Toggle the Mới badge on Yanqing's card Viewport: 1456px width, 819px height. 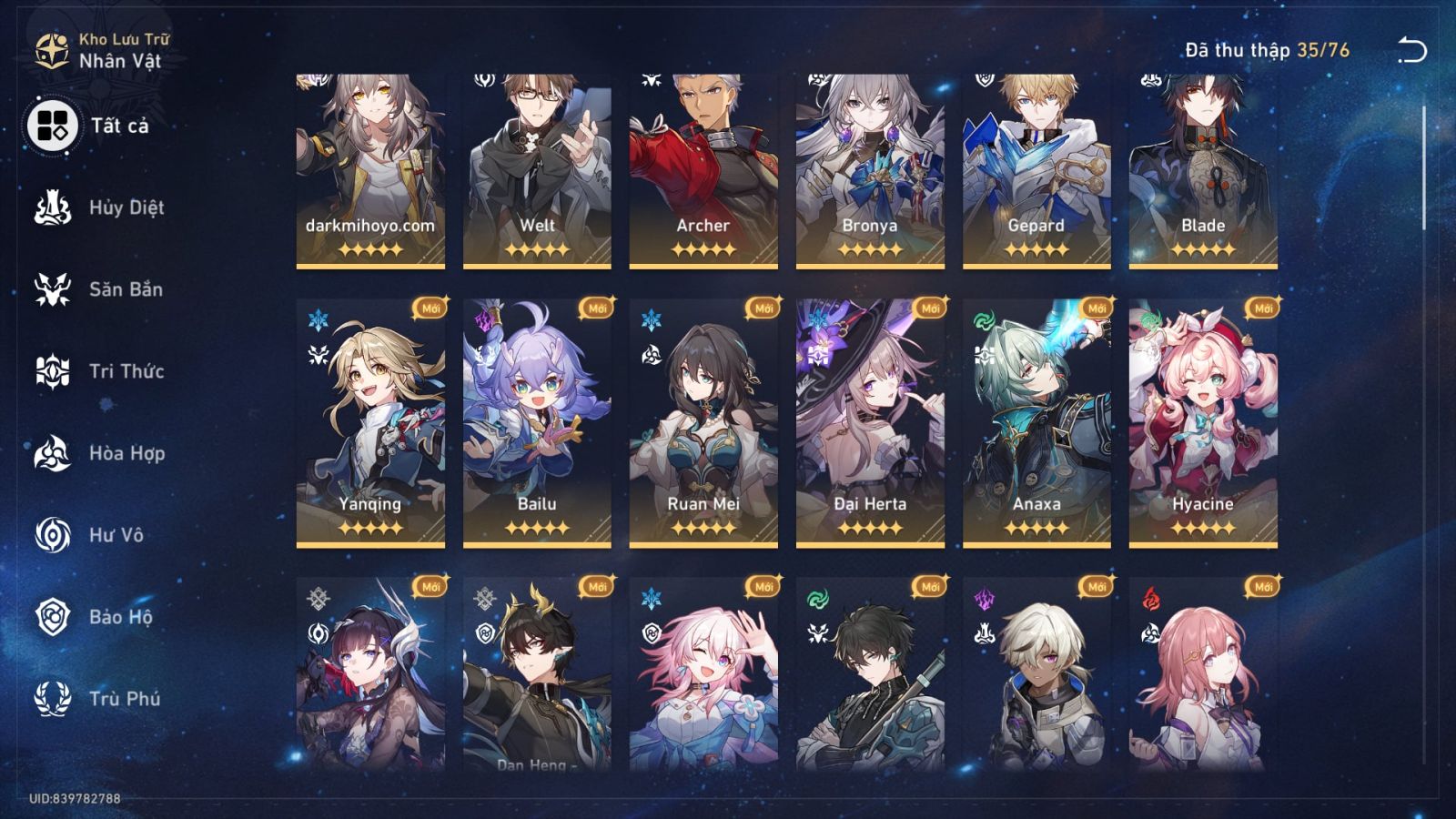click(428, 309)
